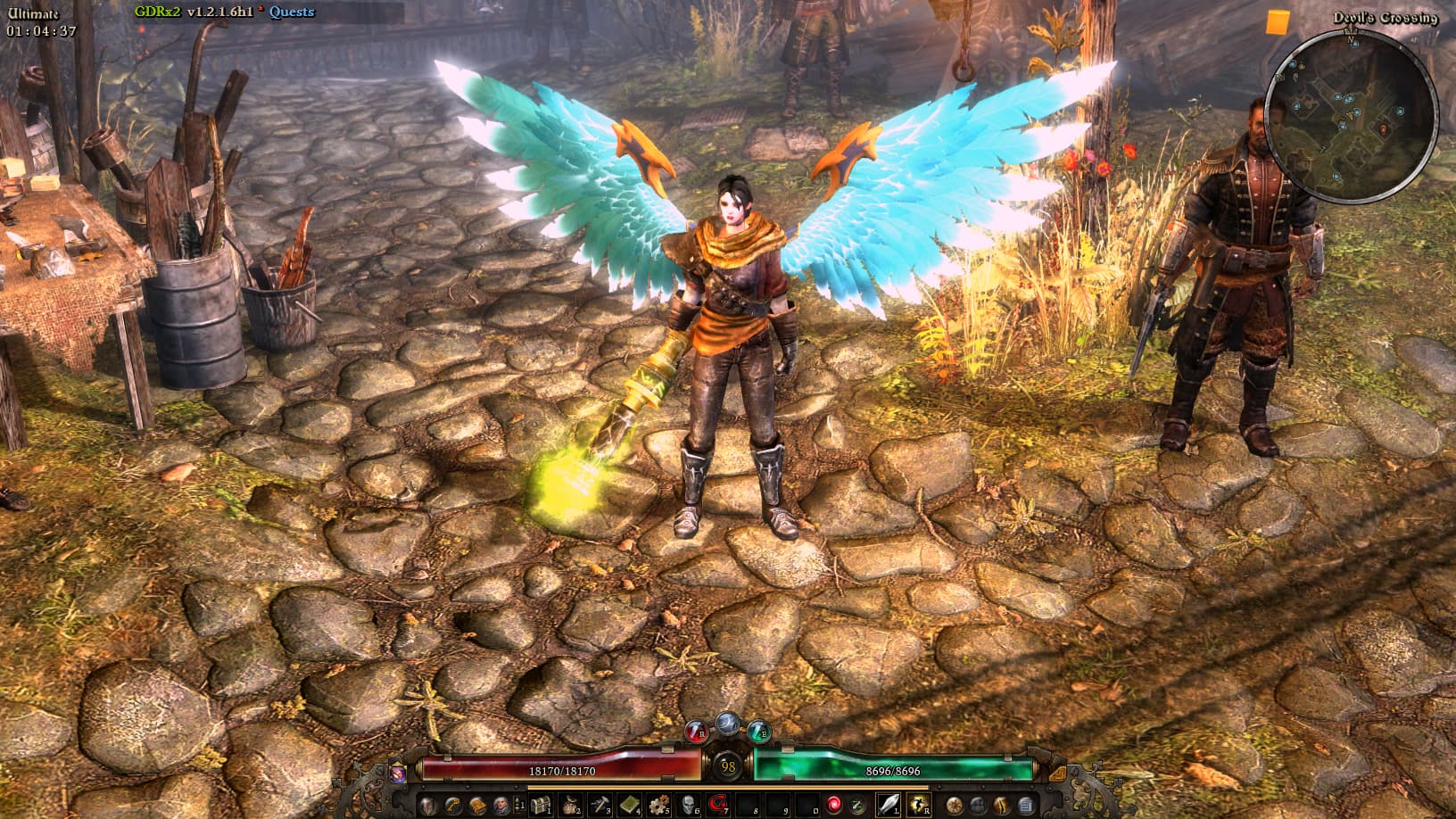
Task: Select the left-click feather blade skill
Action: pyautogui.click(x=889, y=805)
